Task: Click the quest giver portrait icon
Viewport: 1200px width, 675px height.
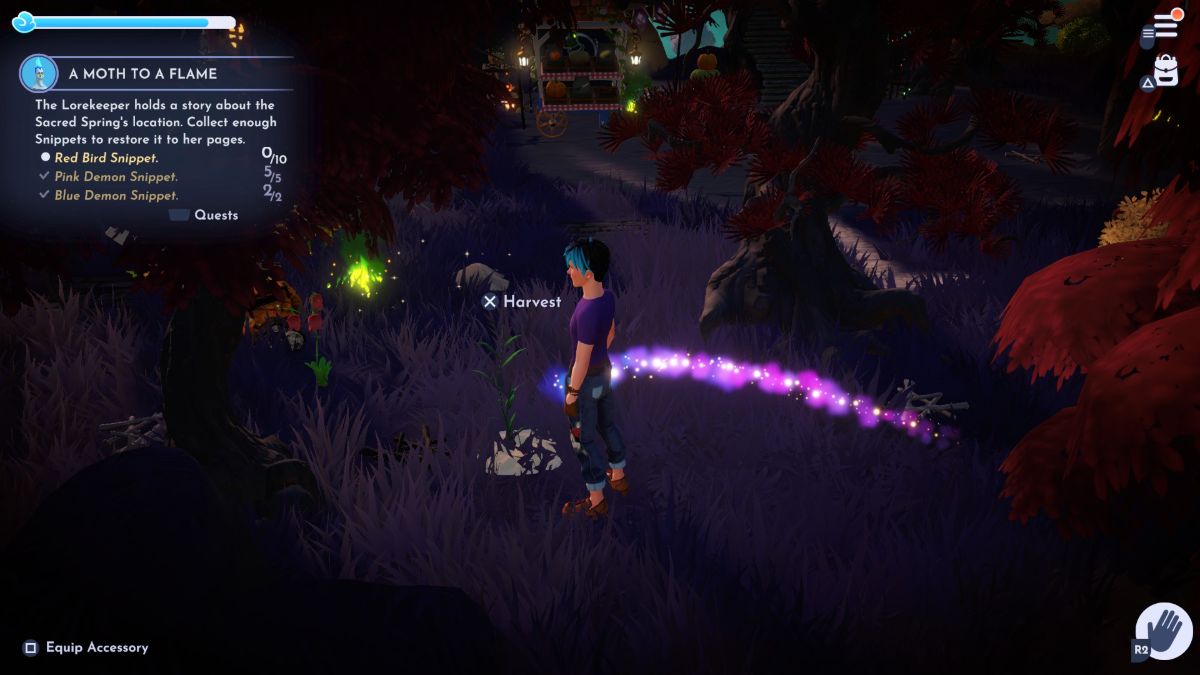Action: pyautogui.click(x=37, y=73)
